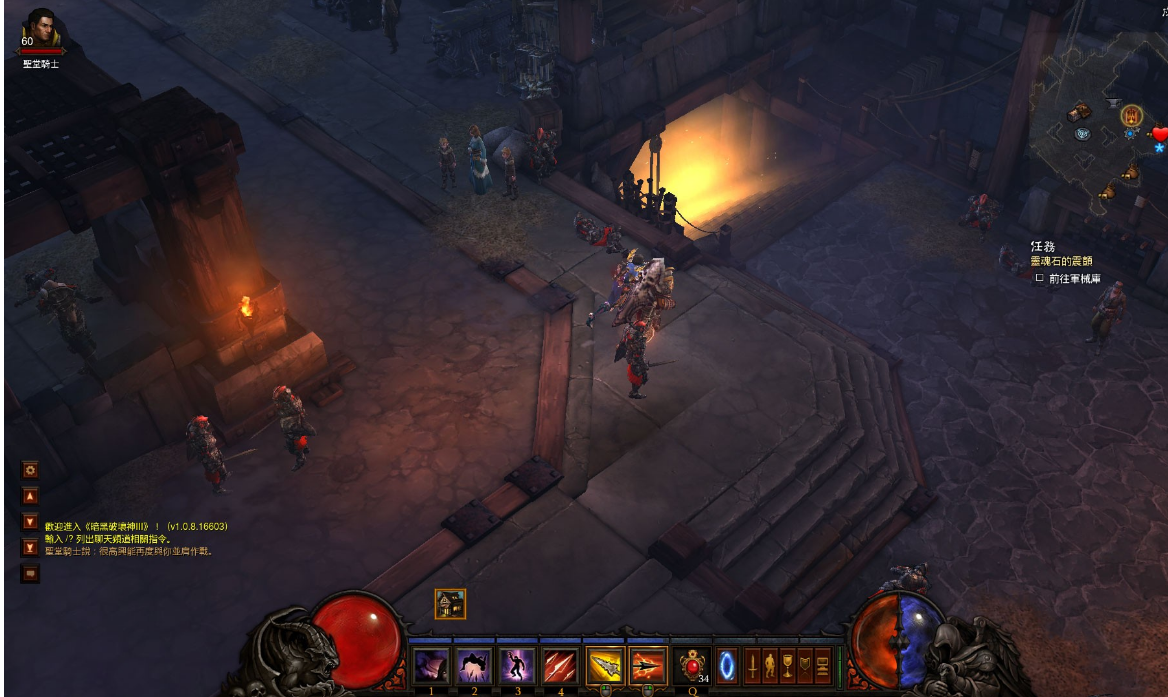Select the golden spearhead primary attack skill

(605, 665)
